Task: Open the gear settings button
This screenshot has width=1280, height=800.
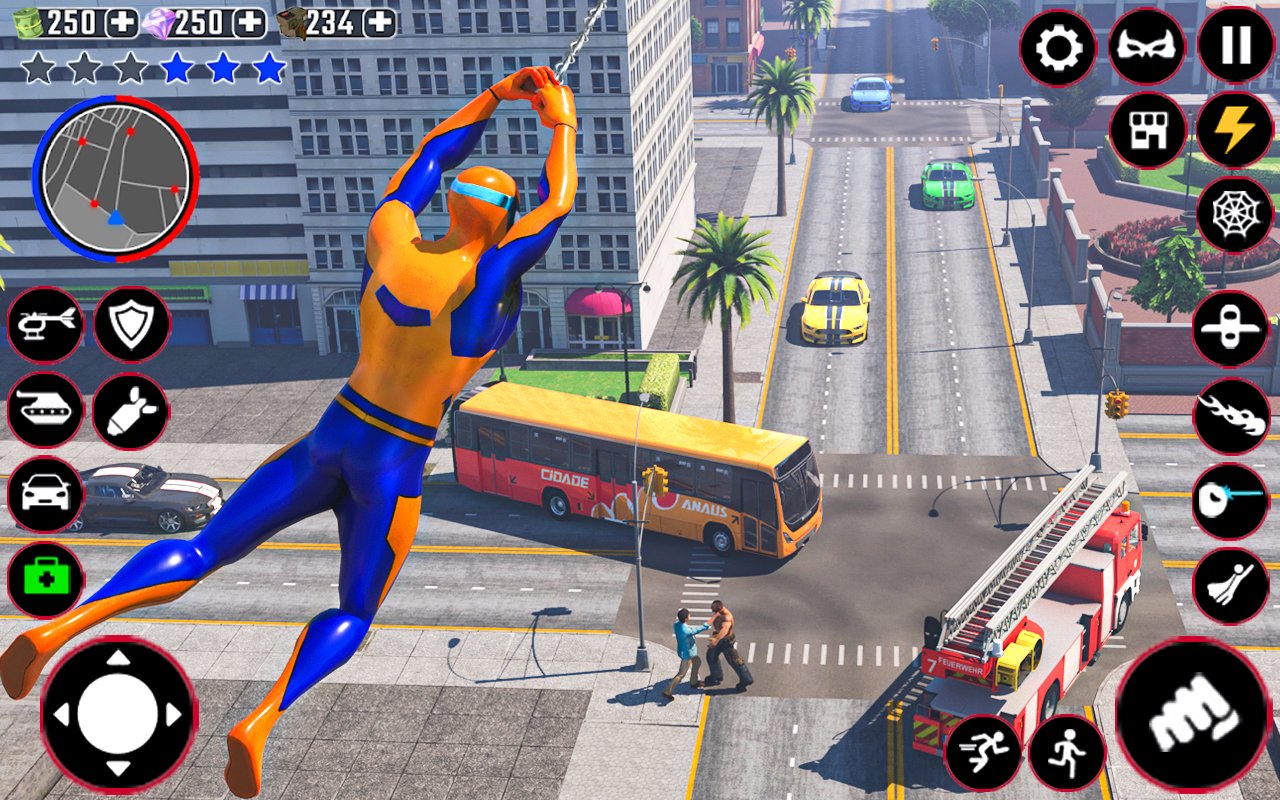Action: point(1057,47)
